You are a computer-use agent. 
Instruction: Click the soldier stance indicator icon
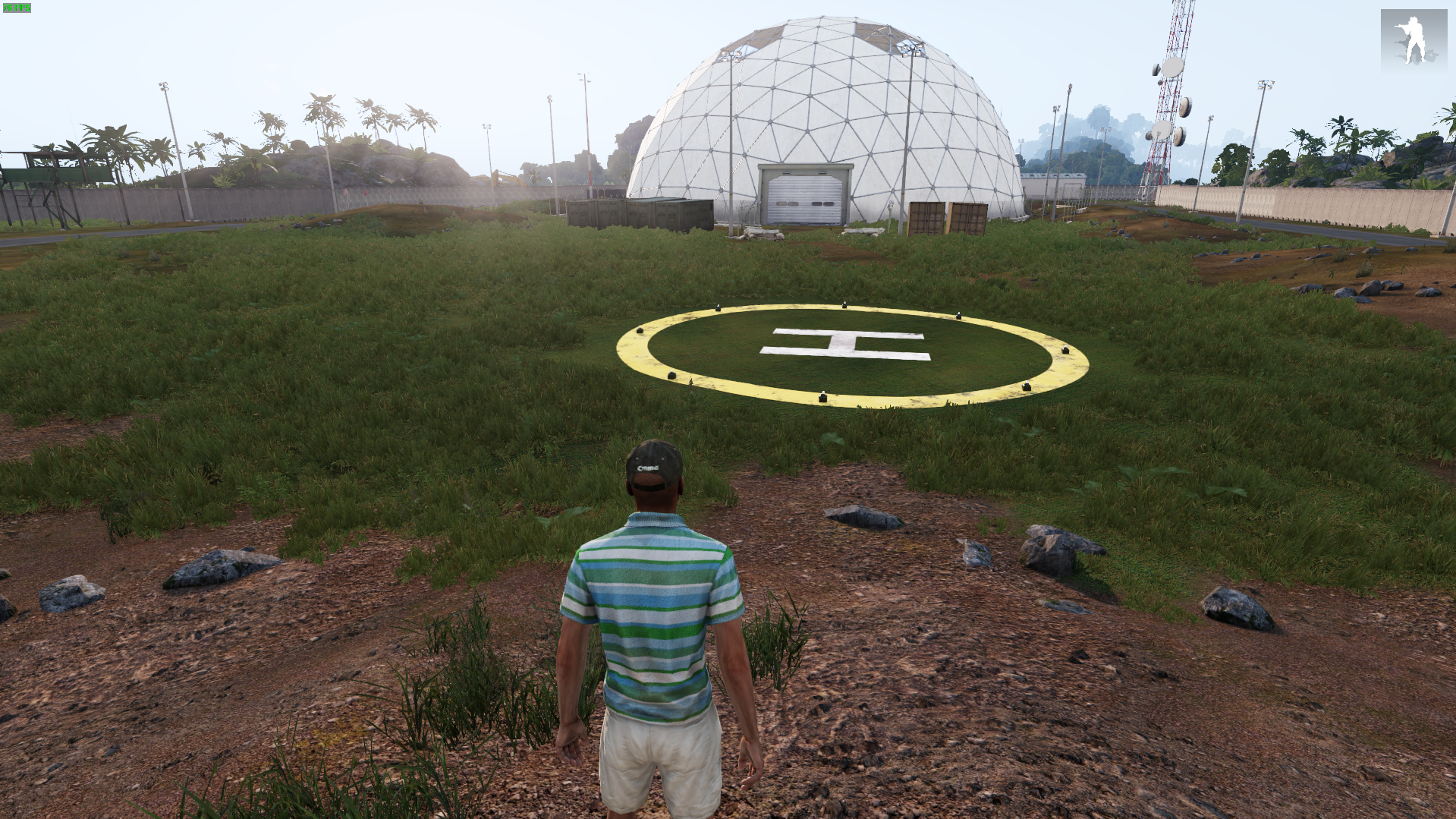[1413, 39]
